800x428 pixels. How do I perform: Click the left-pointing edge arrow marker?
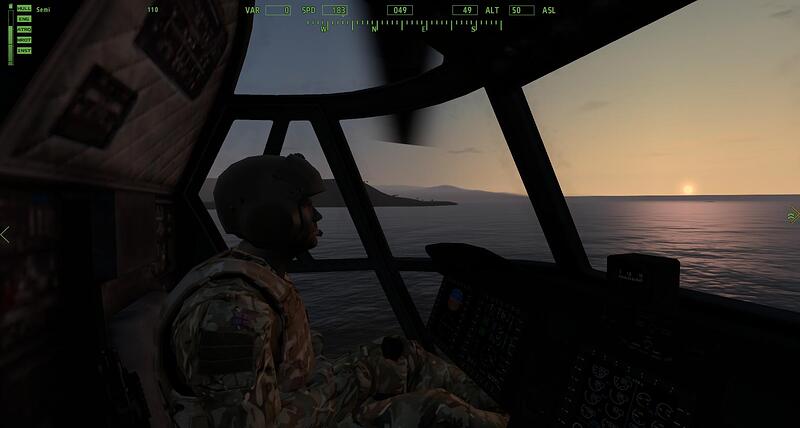[x=5, y=235]
